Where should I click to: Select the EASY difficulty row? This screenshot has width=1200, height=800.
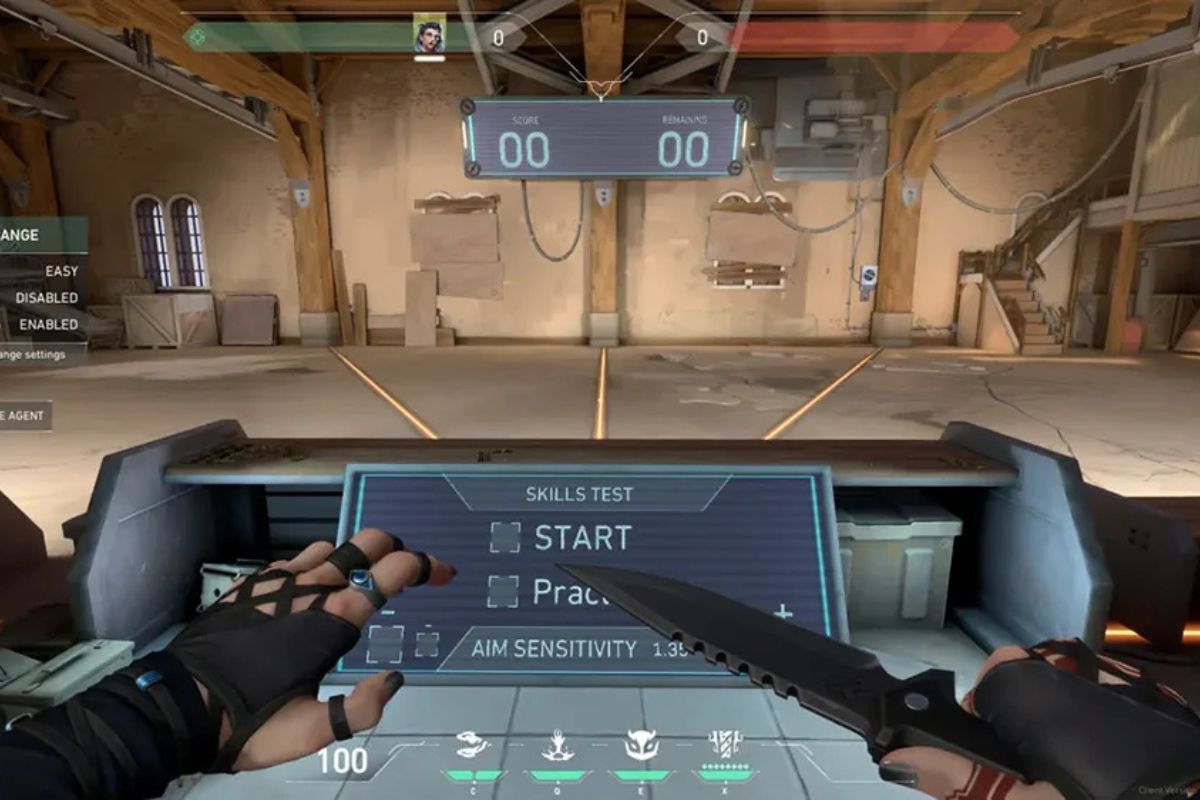[x=45, y=271]
